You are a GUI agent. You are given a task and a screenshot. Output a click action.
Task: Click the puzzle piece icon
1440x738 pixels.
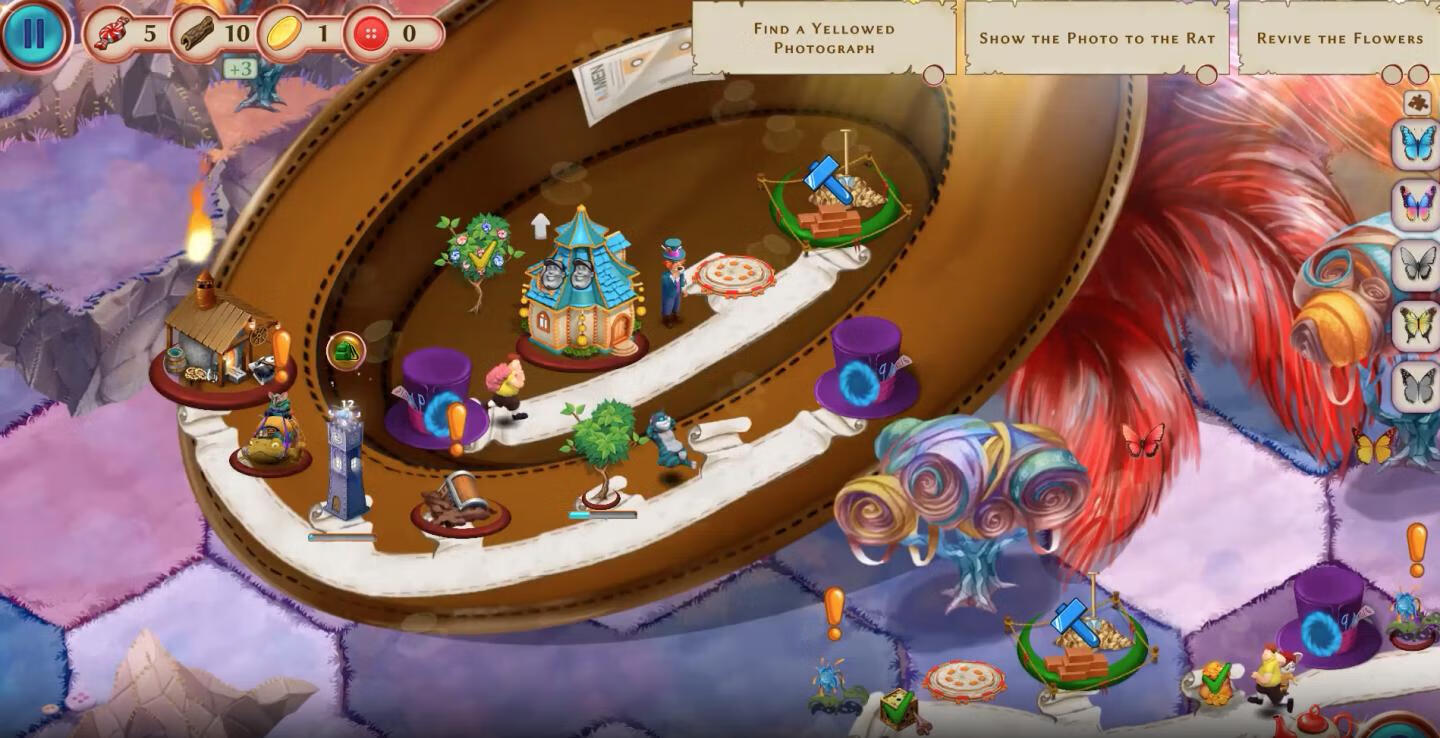click(1416, 102)
